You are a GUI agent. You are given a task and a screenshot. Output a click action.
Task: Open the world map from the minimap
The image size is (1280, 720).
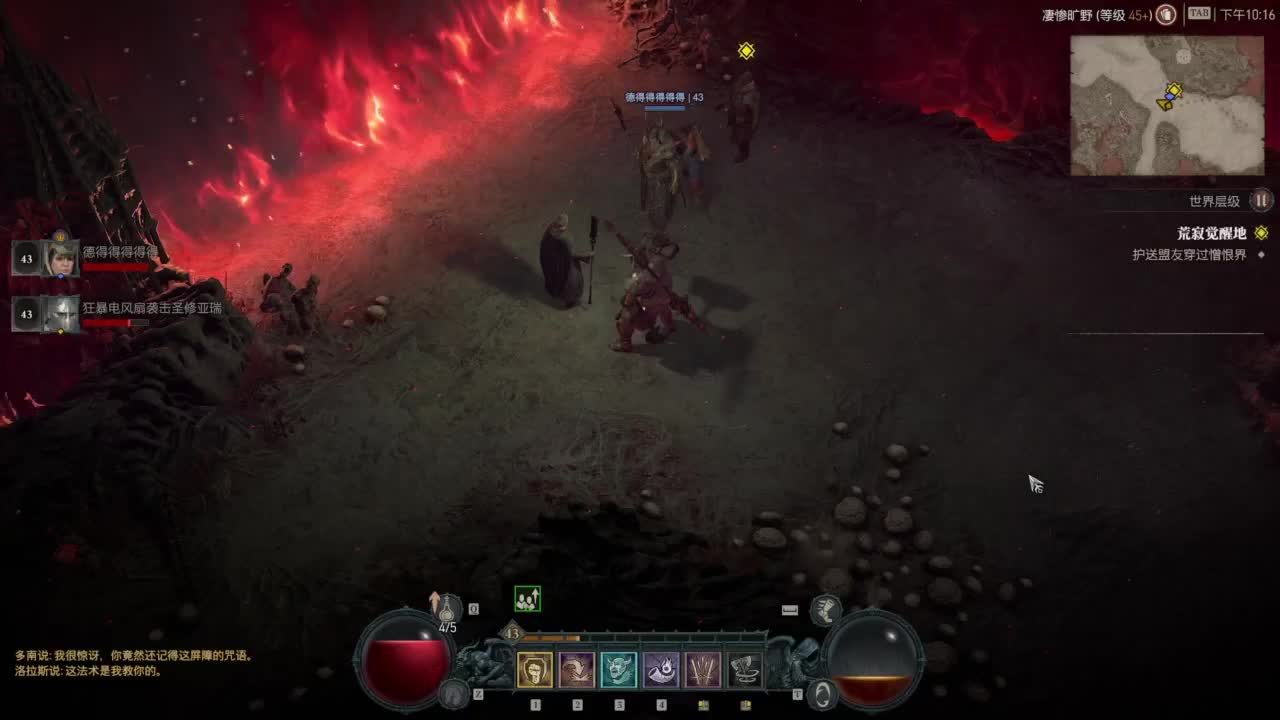pos(1167,105)
